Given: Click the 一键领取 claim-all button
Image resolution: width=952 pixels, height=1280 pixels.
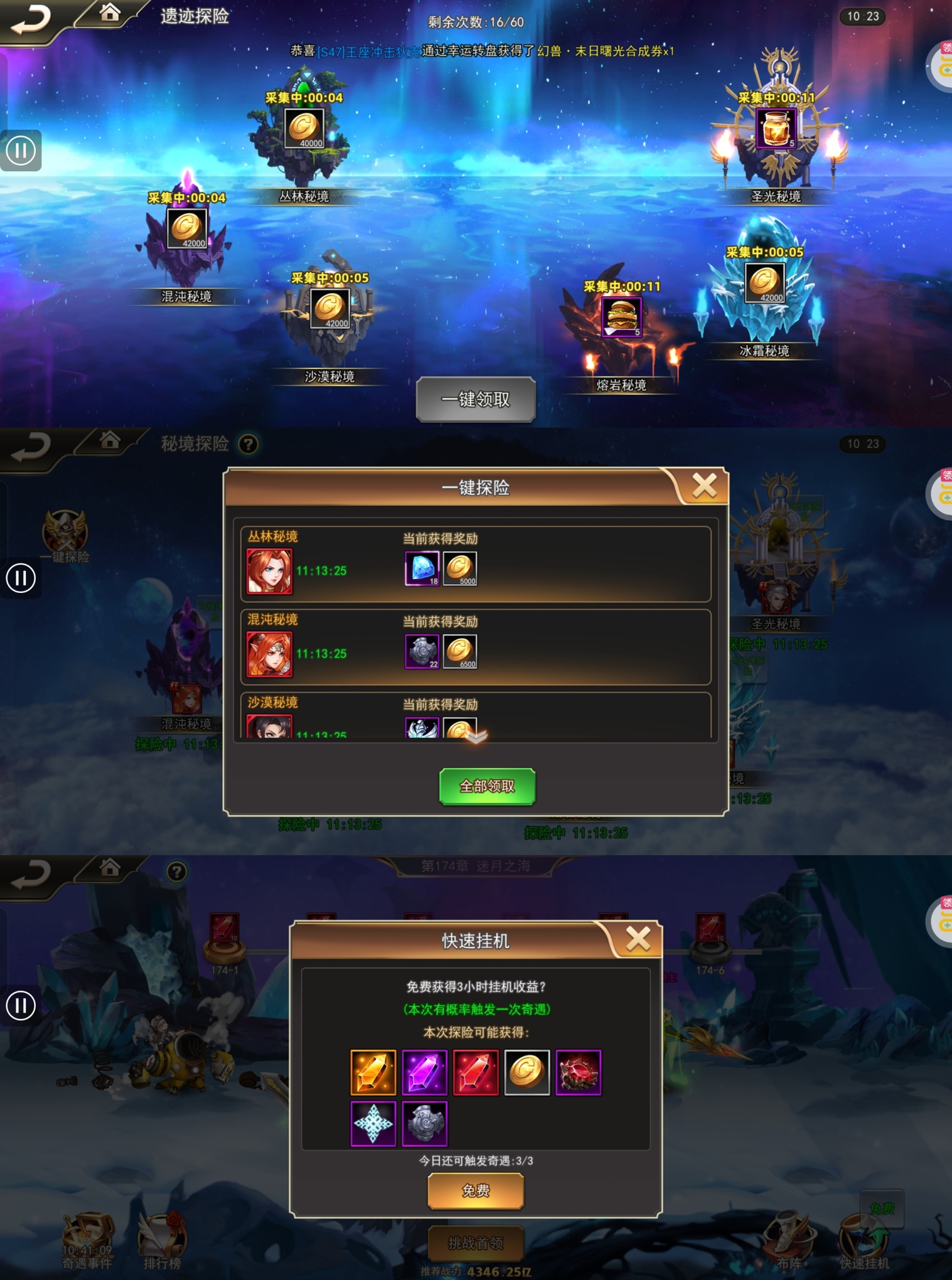Looking at the screenshot, I should pos(475,400).
